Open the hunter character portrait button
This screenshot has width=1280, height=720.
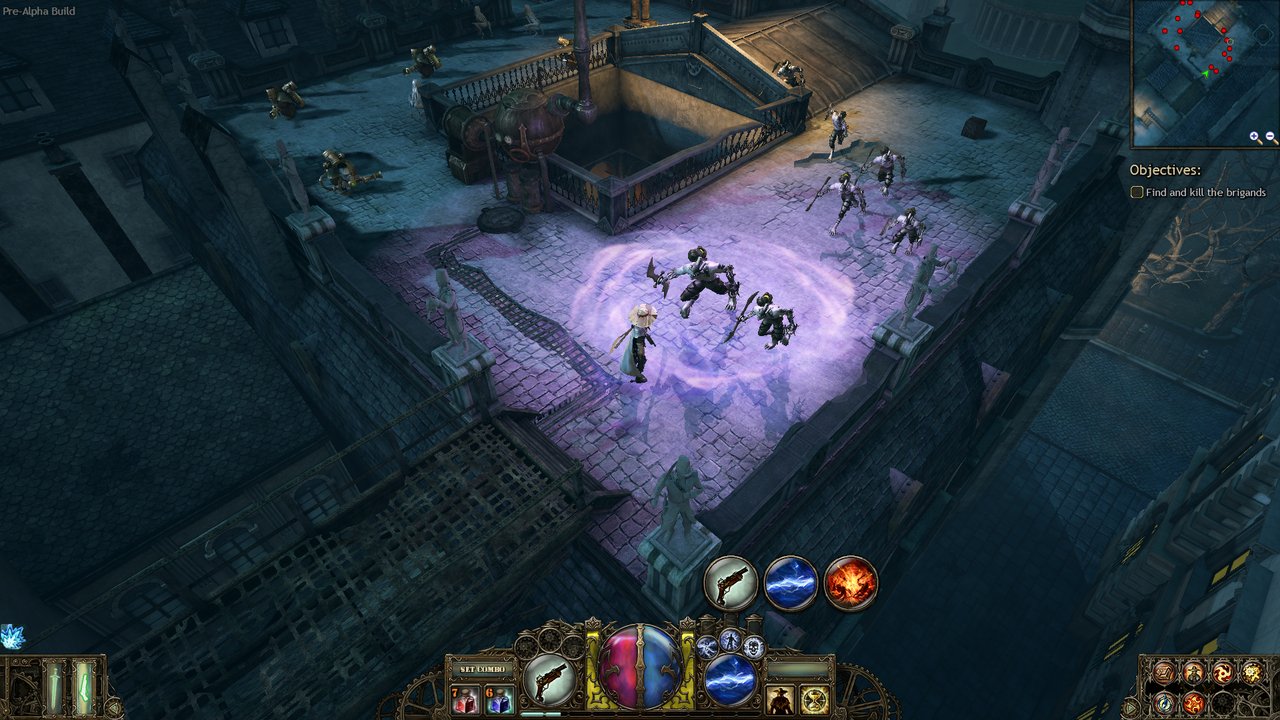click(780, 699)
